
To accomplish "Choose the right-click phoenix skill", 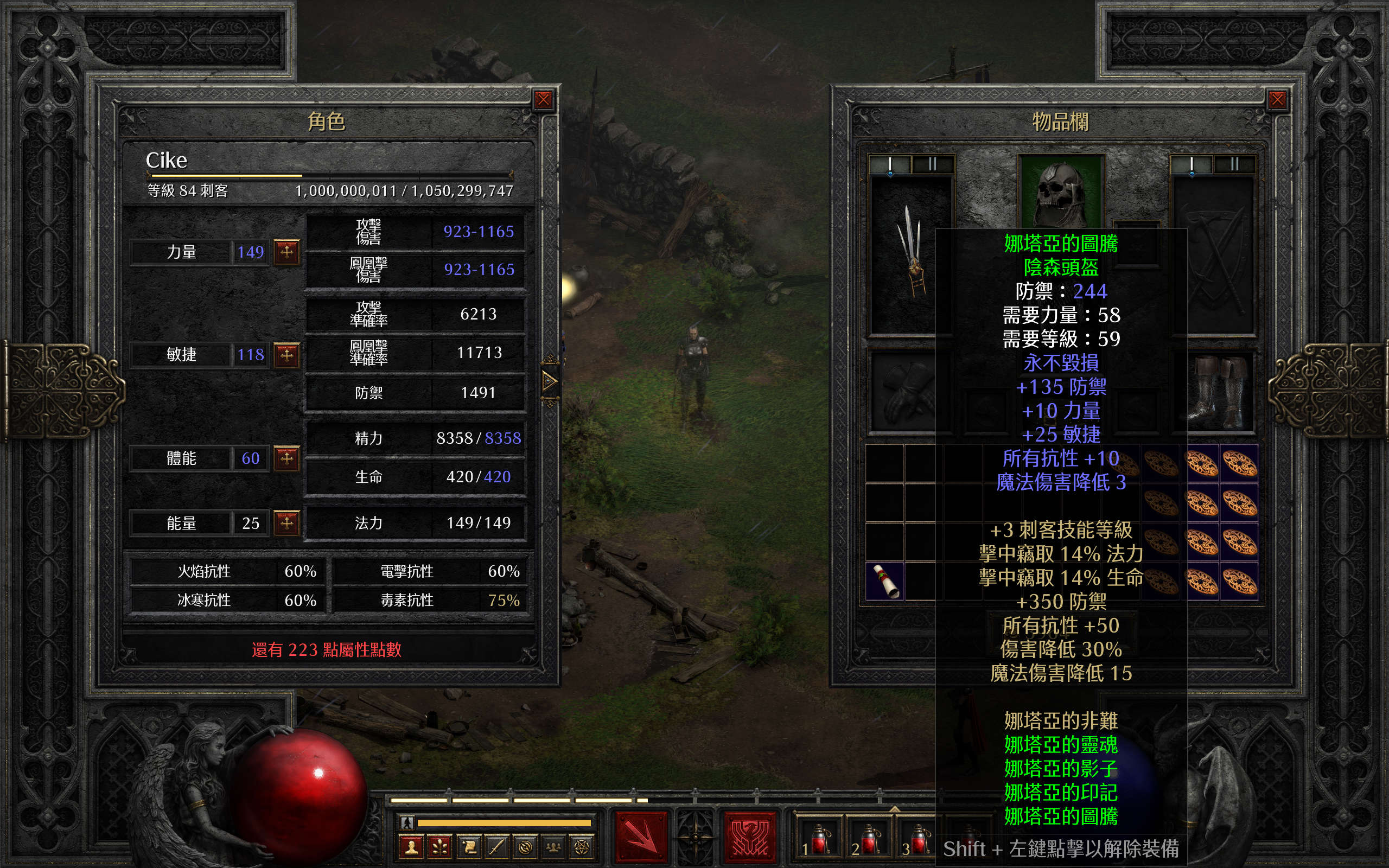I will coord(750,837).
